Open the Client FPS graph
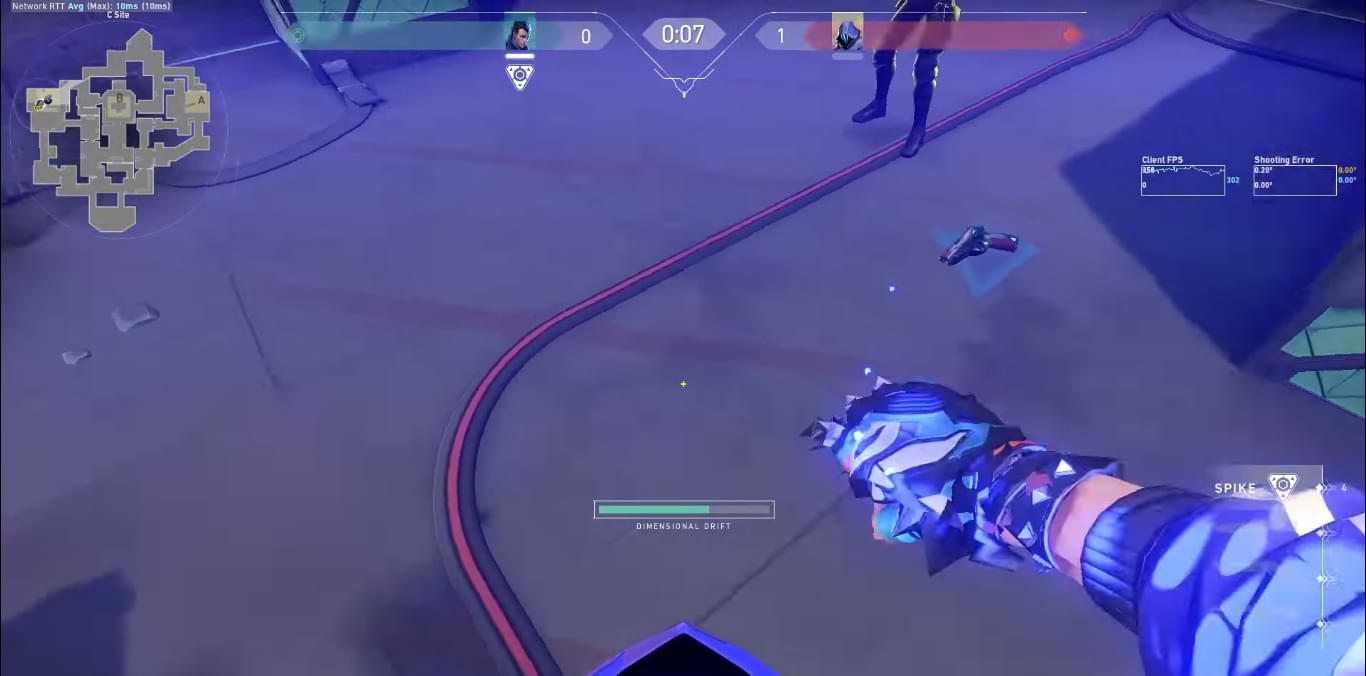1366x676 pixels. click(x=1183, y=180)
